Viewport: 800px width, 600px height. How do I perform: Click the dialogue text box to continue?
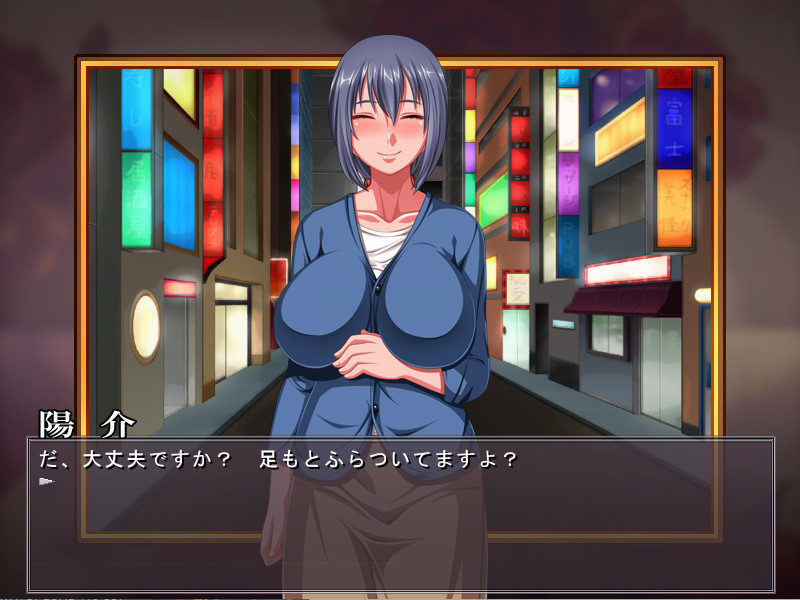point(400,515)
